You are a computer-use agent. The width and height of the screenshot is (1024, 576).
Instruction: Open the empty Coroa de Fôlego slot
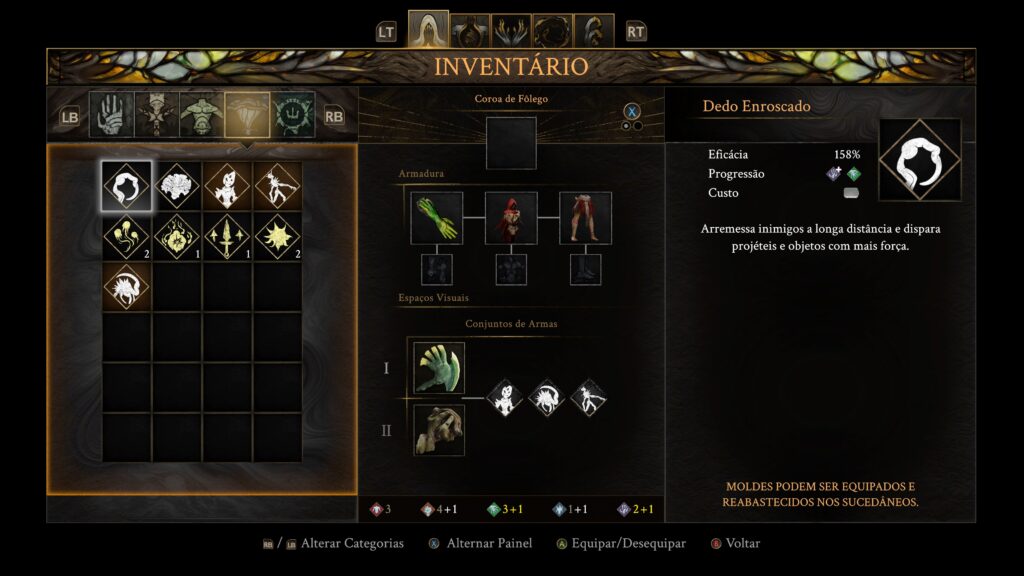coord(511,143)
